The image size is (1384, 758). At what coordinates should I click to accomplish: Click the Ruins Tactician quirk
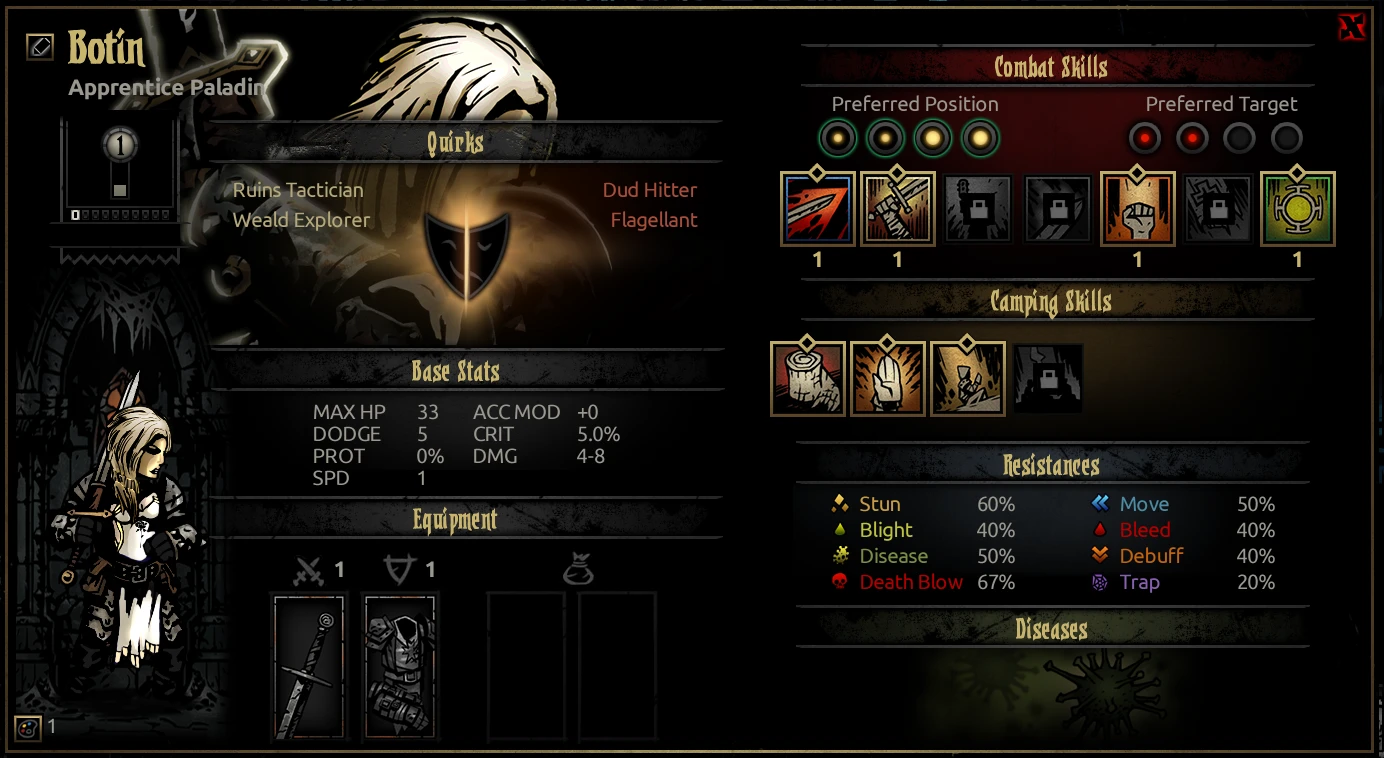tap(298, 190)
